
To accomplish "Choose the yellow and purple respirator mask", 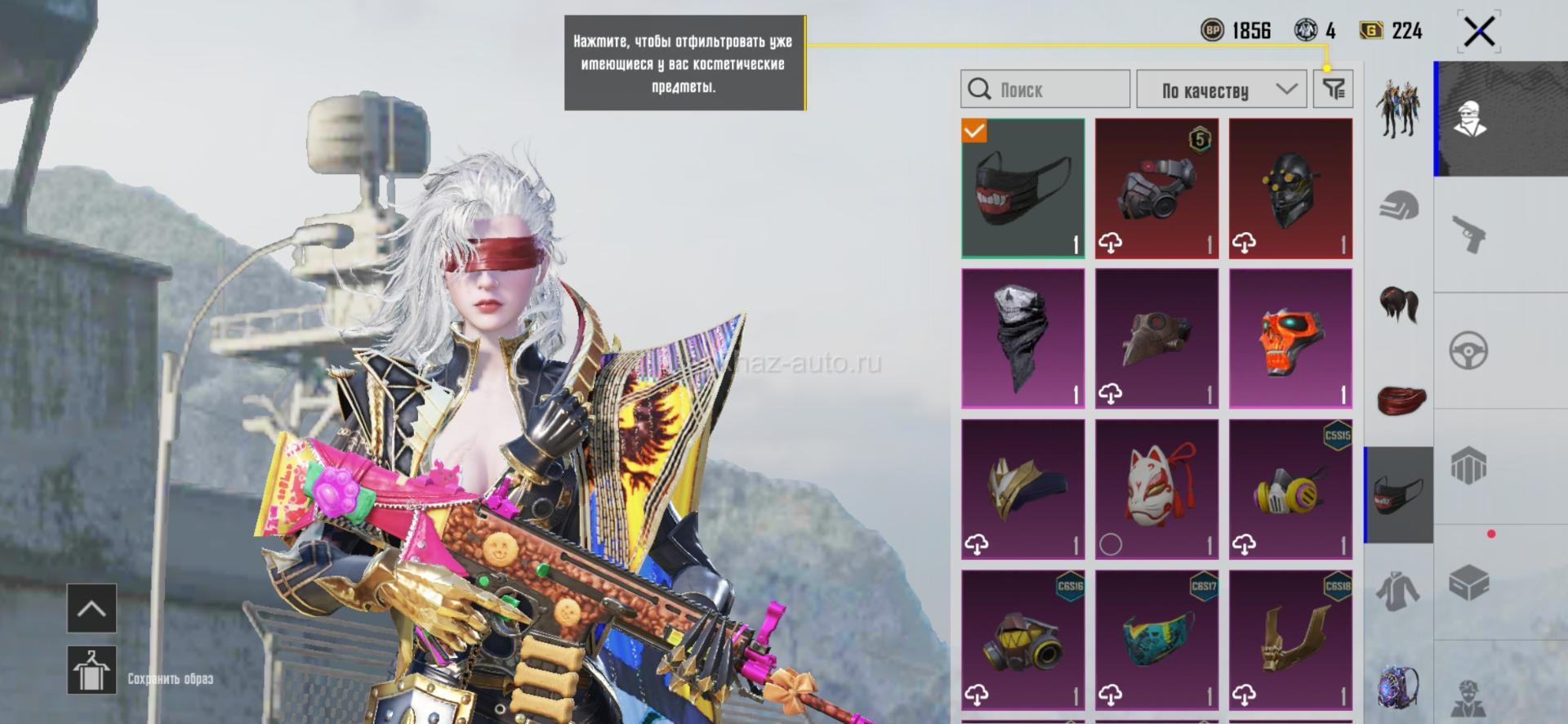I will (x=1290, y=489).
